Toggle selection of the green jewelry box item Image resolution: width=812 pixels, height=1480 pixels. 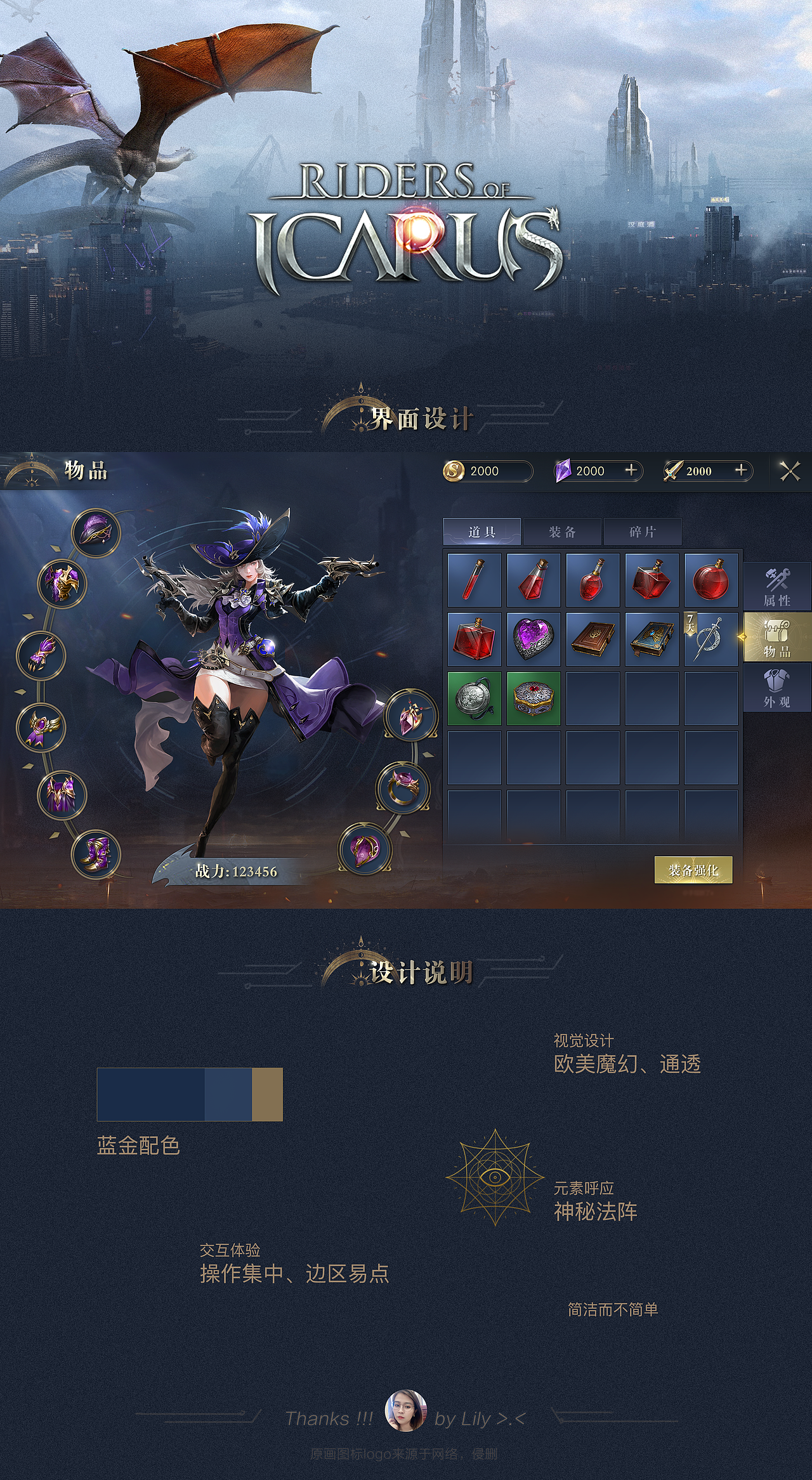click(x=533, y=698)
